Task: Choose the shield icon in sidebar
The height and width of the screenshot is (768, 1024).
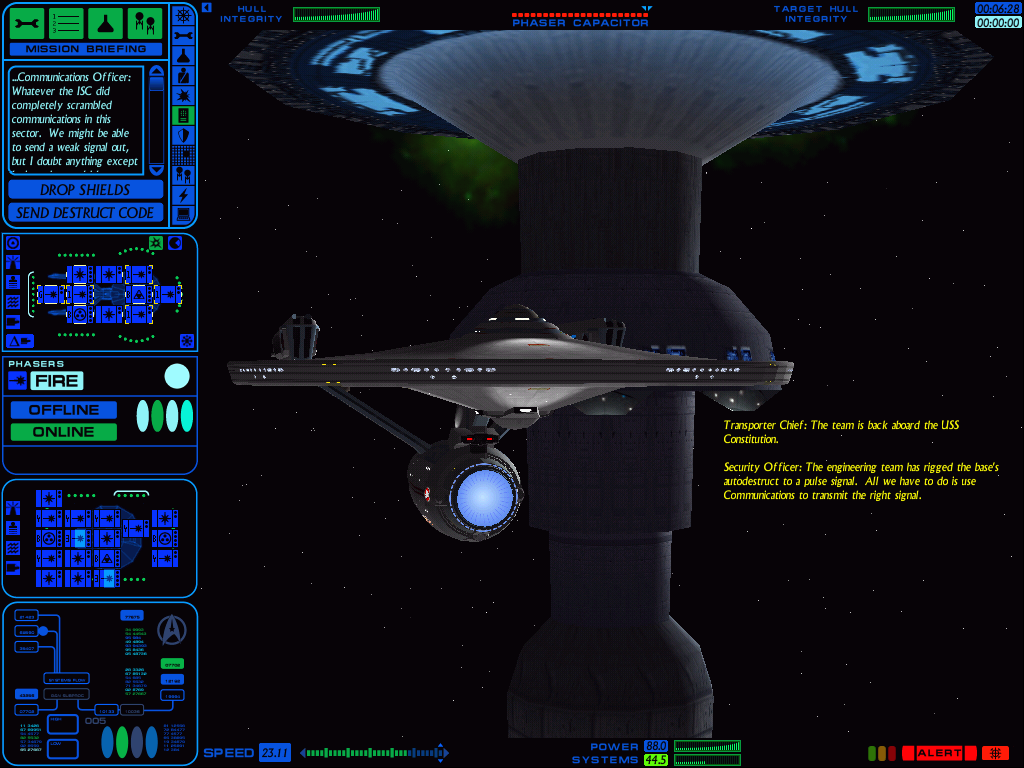Action: tap(183, 135)
